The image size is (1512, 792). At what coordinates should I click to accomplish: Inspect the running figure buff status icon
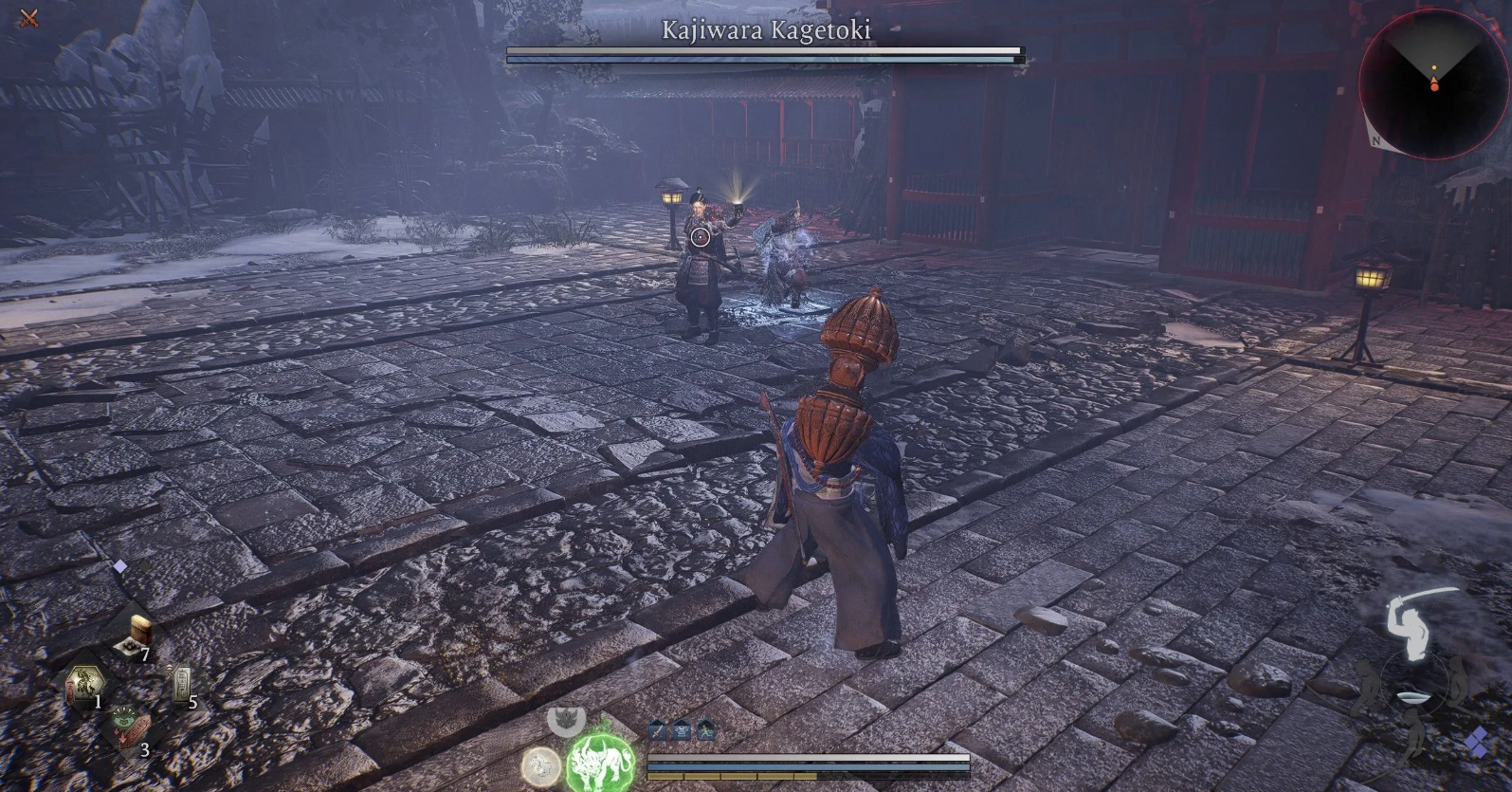(x=705, y=730)
